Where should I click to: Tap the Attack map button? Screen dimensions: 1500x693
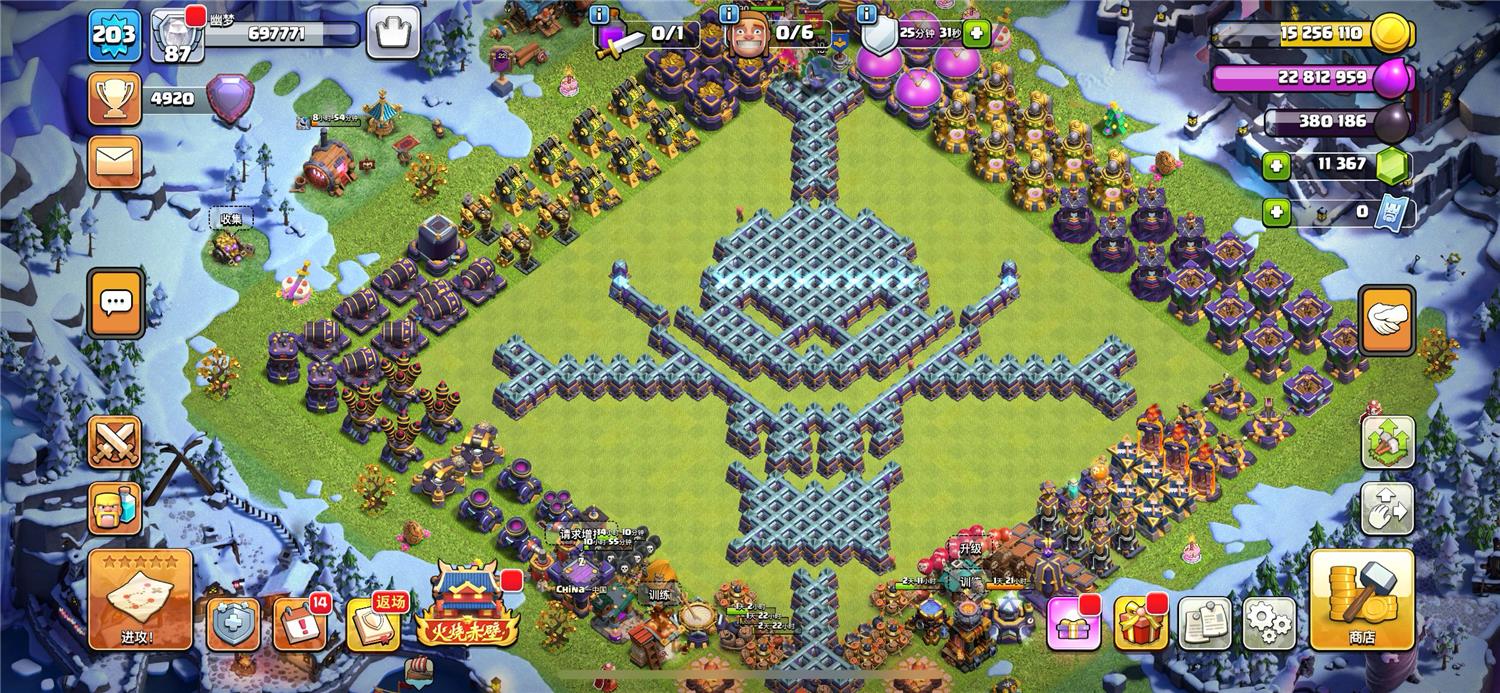point(139,600)
